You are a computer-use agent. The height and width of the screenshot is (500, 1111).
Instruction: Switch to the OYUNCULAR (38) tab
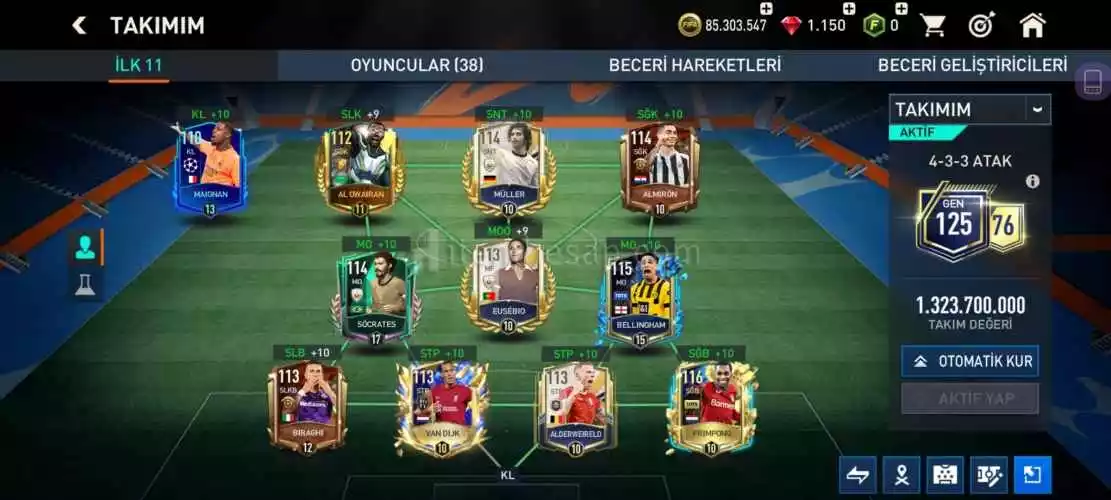coord(416,65)
